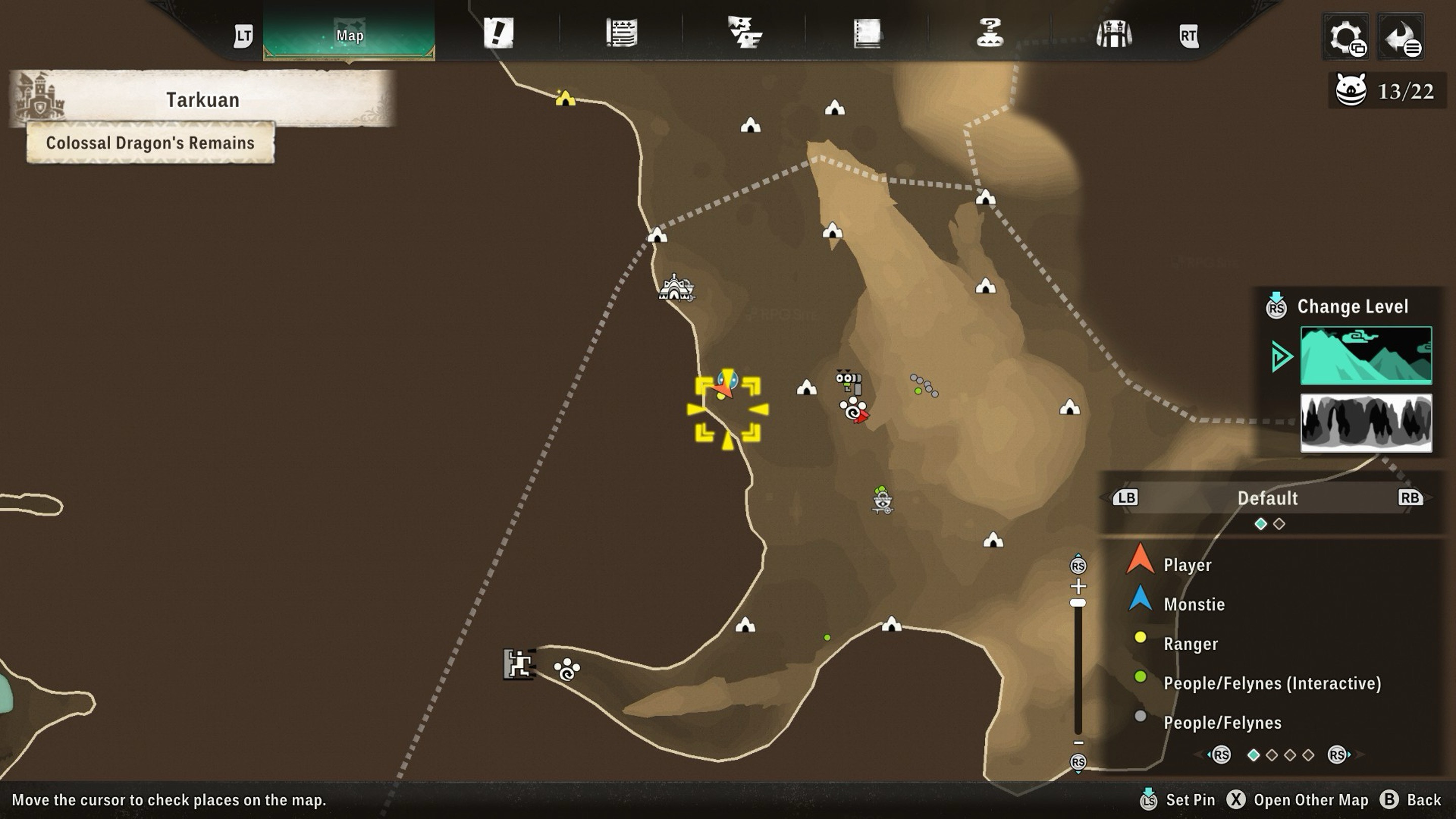This screenshot has height=819, width=1456.
Task: Choose the Ranger legend entry
Action: pos(1191,644)
